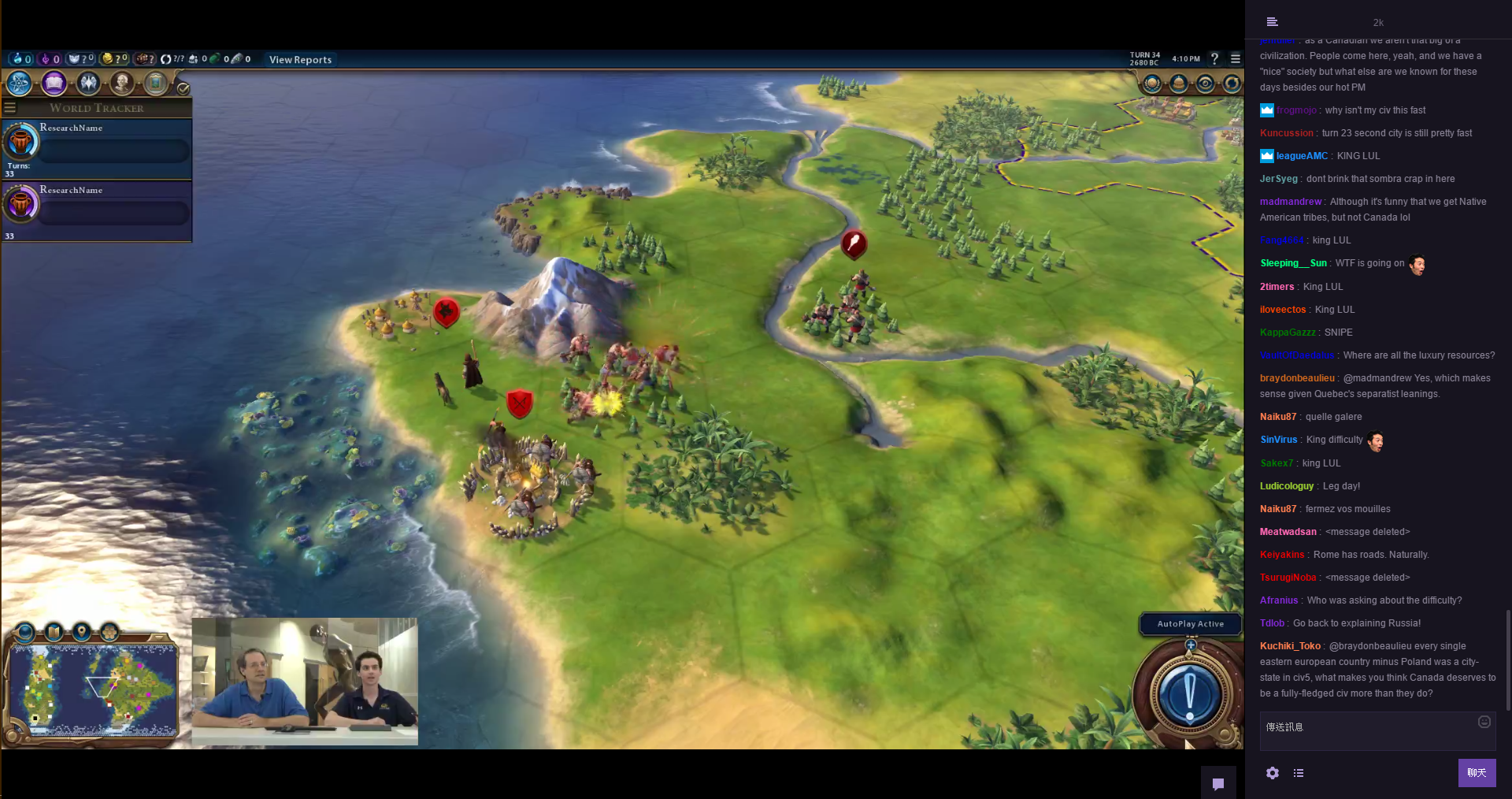Click the chat message input field
The image size is (1512, 799).
coord(1370,727)
